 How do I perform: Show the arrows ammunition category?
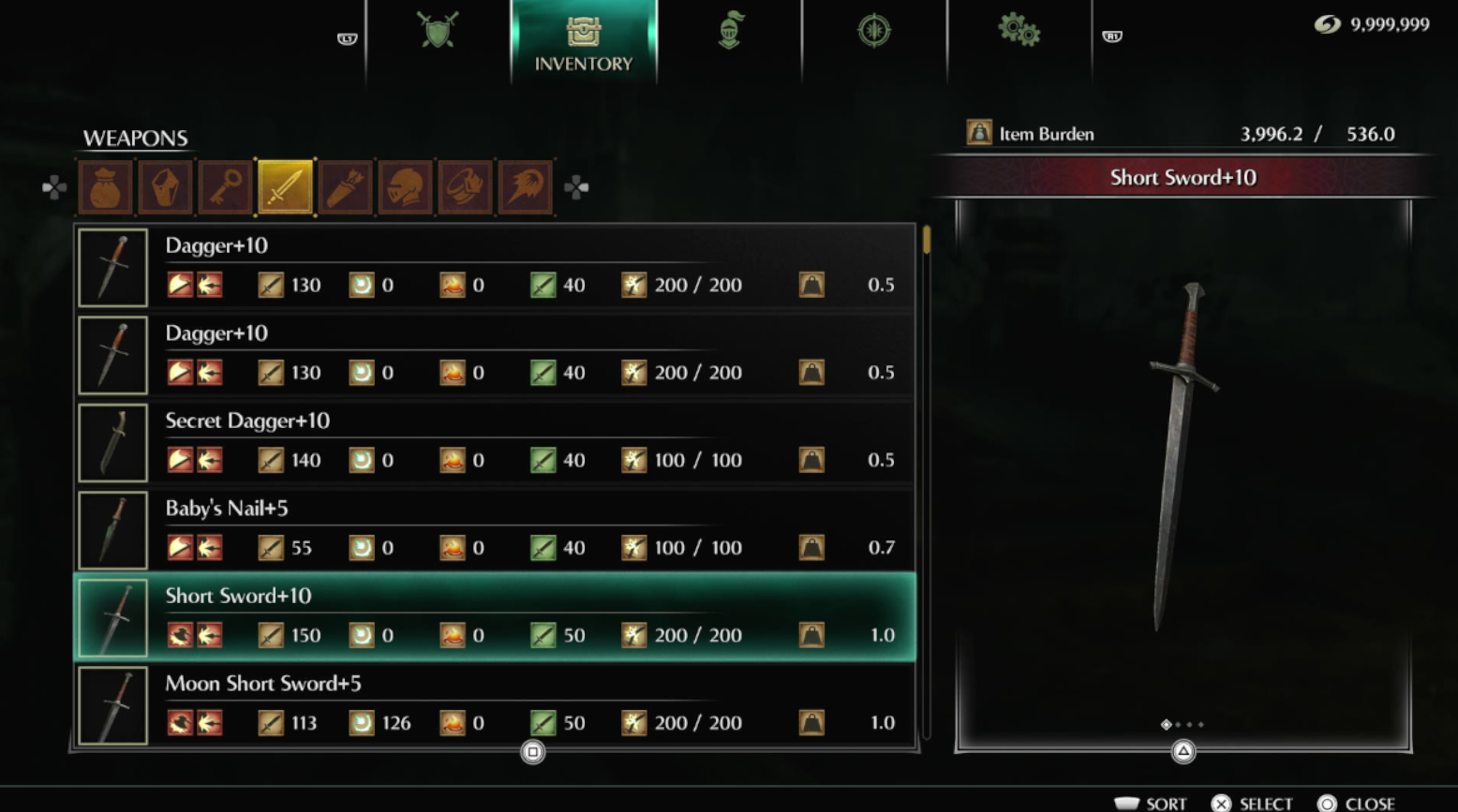[345, 187]
